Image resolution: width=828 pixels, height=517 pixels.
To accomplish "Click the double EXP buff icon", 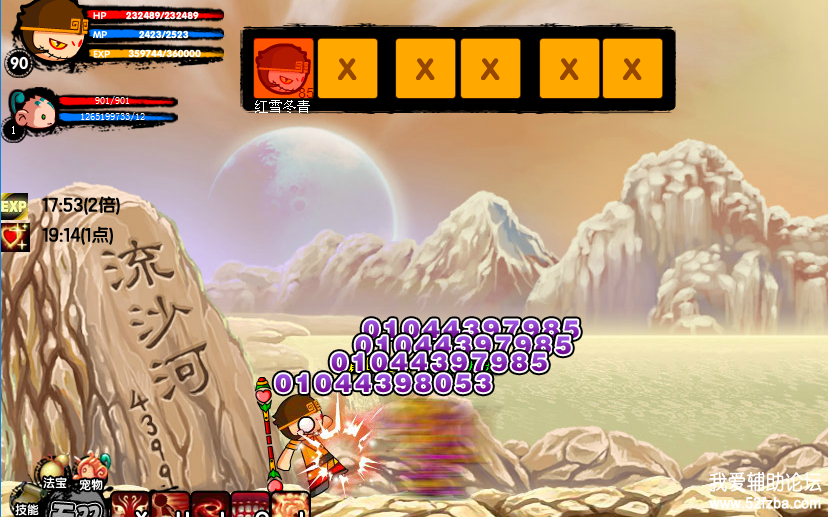I will tap(14, 206).
